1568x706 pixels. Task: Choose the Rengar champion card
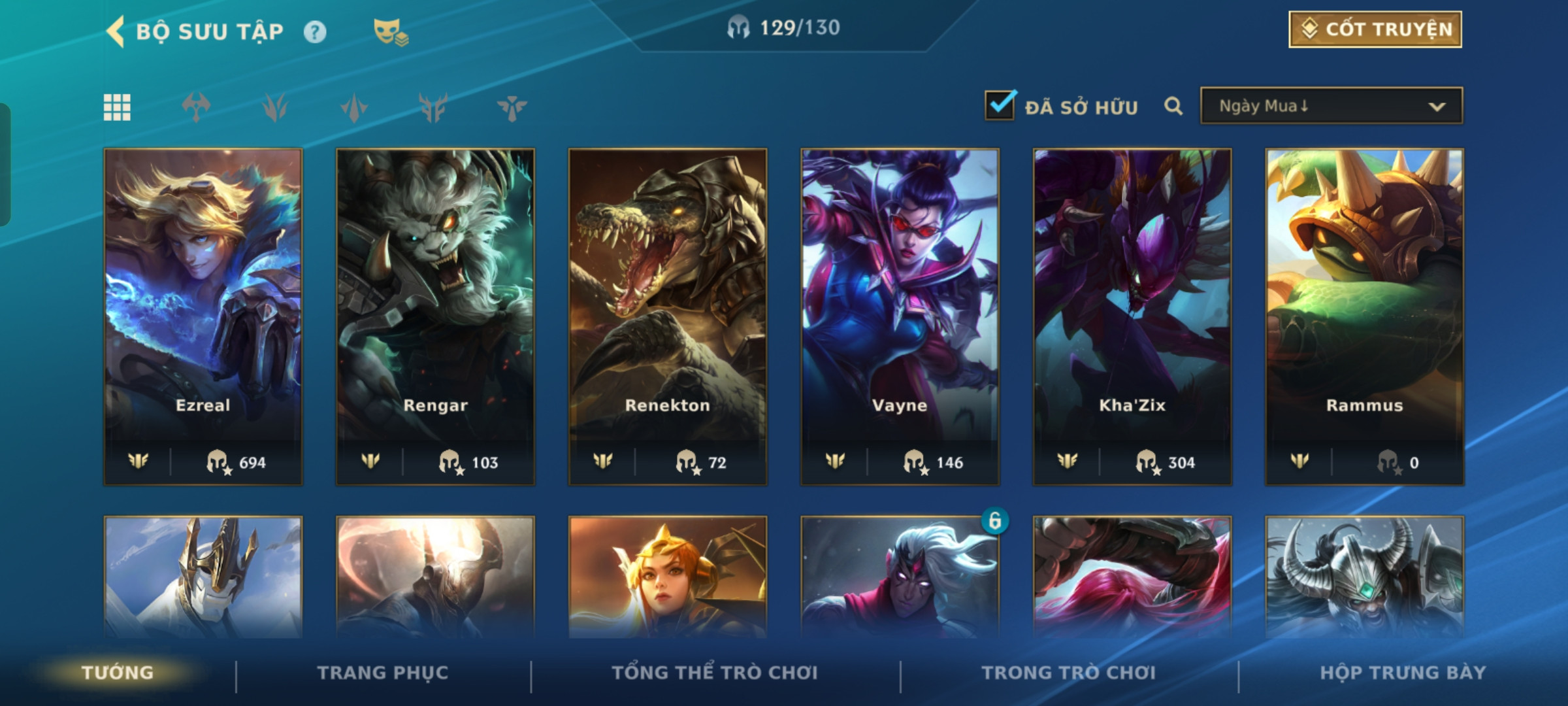tap(435, 316)
